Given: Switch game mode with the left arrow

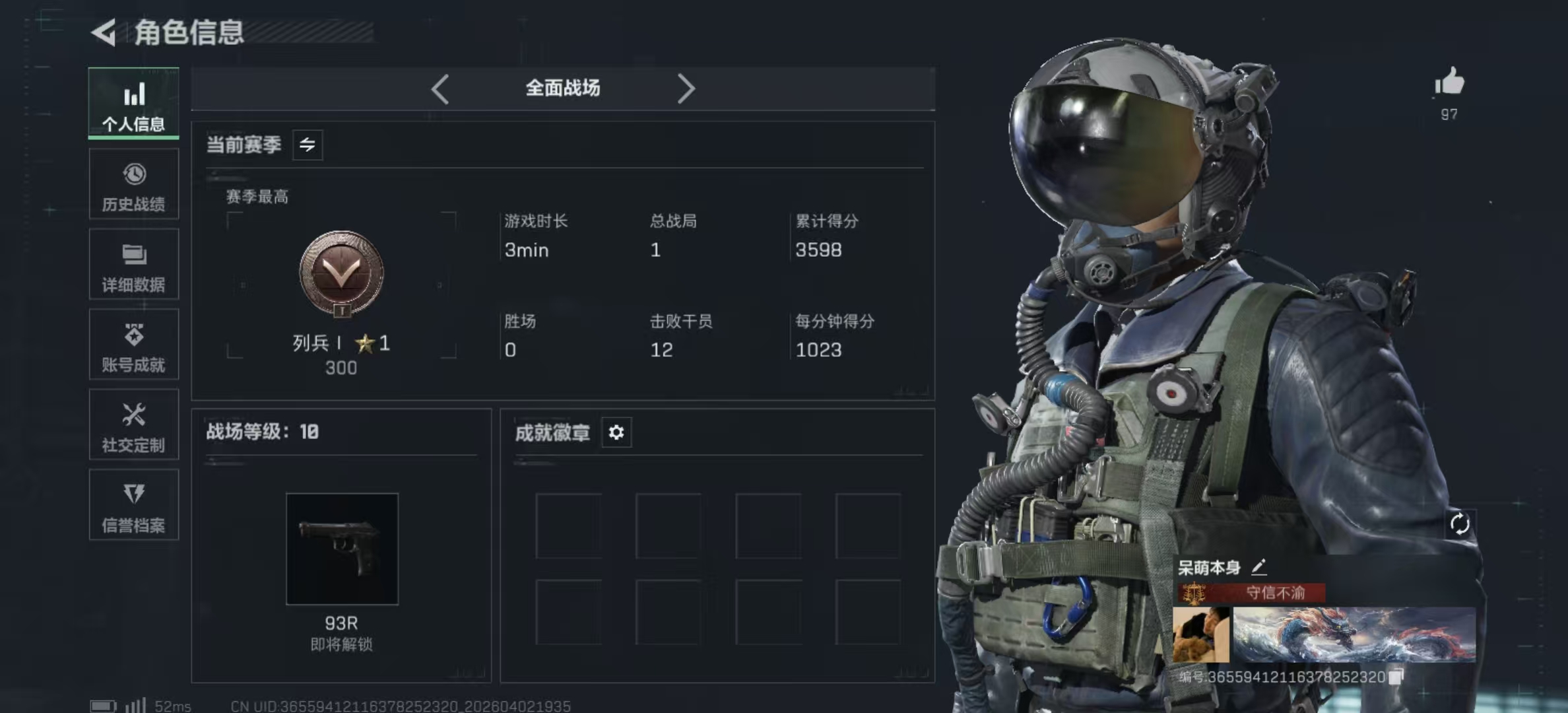Looking at the screenshot, I should [440, 88].
